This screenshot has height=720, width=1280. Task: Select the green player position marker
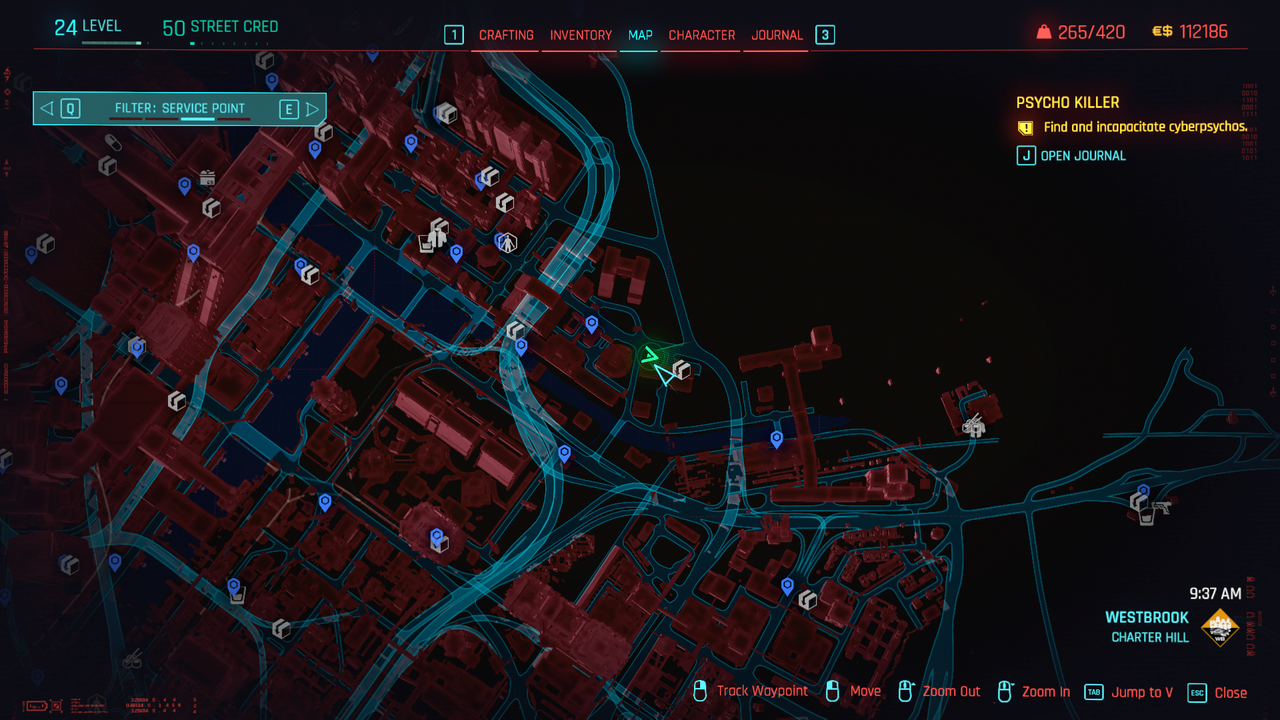coord(651,357)
